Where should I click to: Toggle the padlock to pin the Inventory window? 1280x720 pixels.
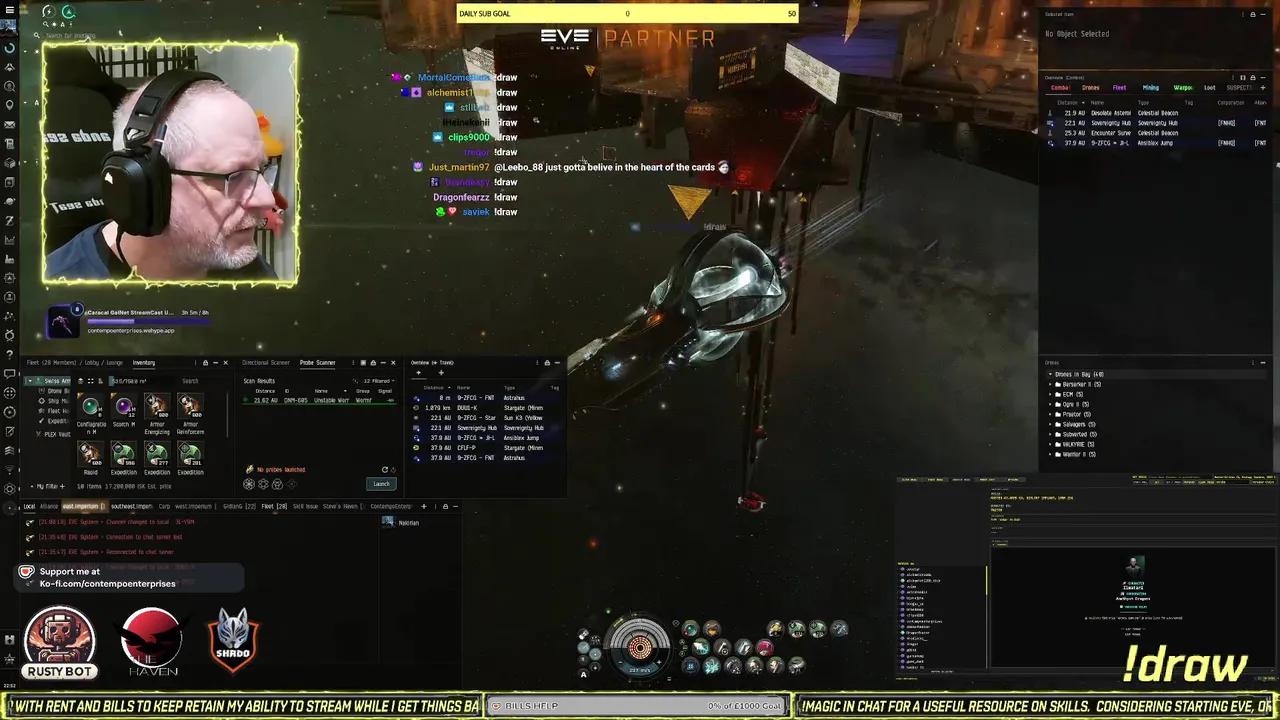click(x=205, y=362)
